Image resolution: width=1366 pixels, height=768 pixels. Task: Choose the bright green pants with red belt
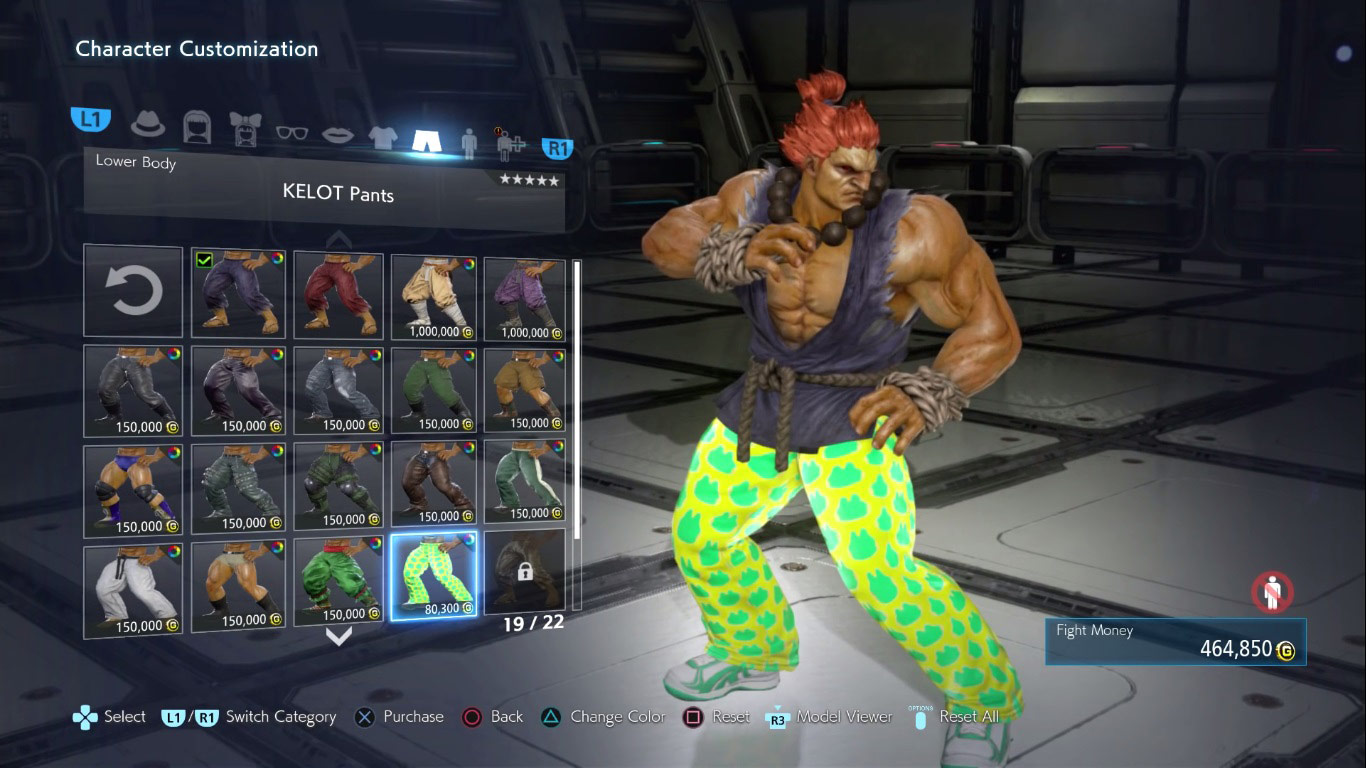coord(338,580)
